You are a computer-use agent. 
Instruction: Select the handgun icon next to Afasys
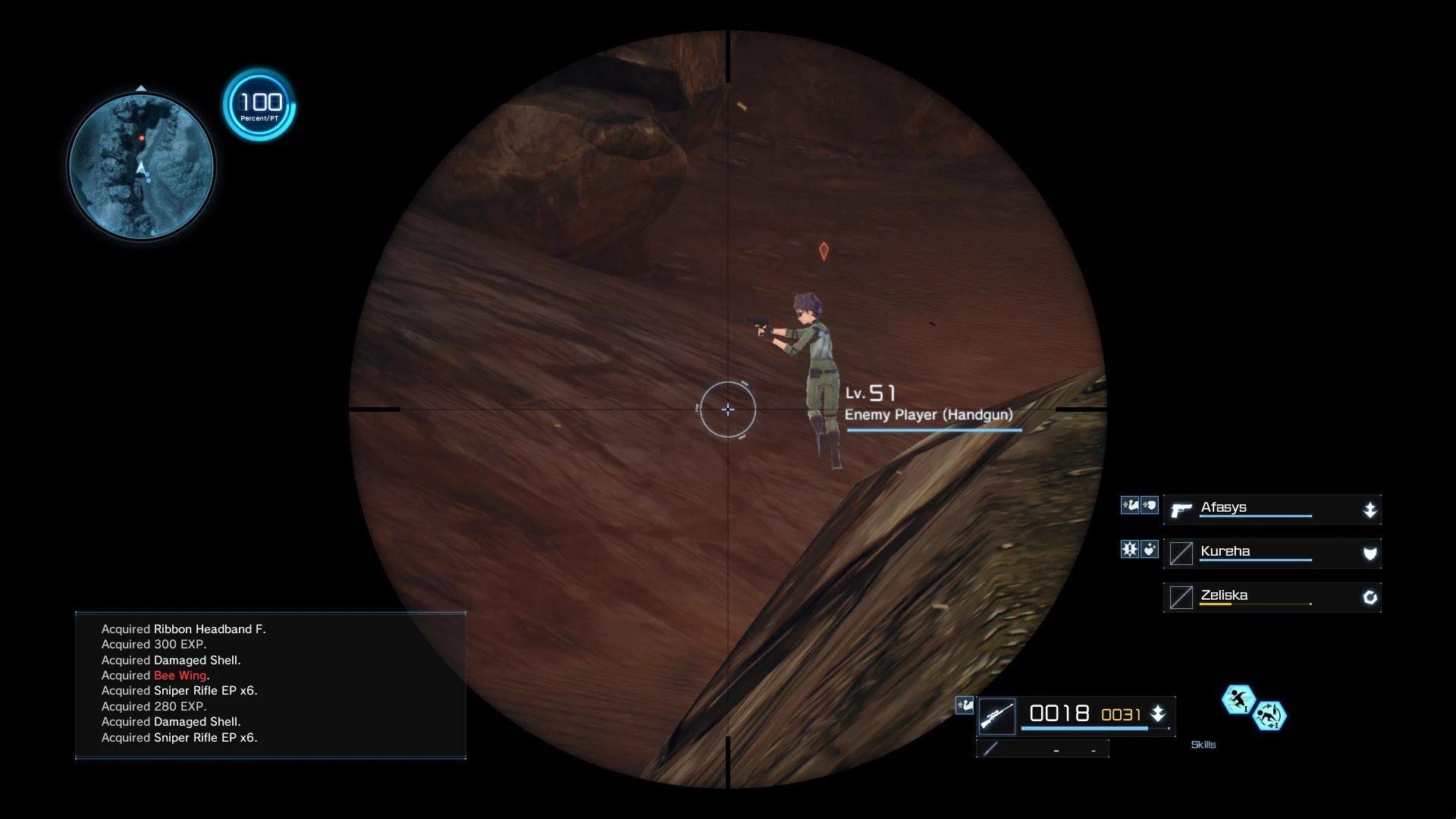point(1181,511)
